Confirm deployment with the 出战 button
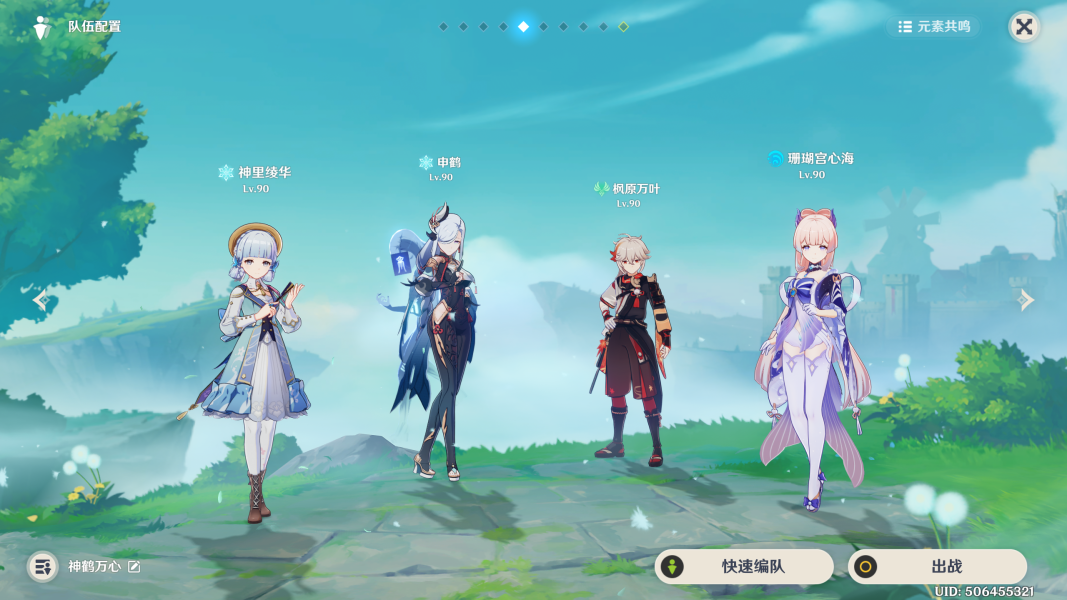1067x600 pixels. [937, 566]
